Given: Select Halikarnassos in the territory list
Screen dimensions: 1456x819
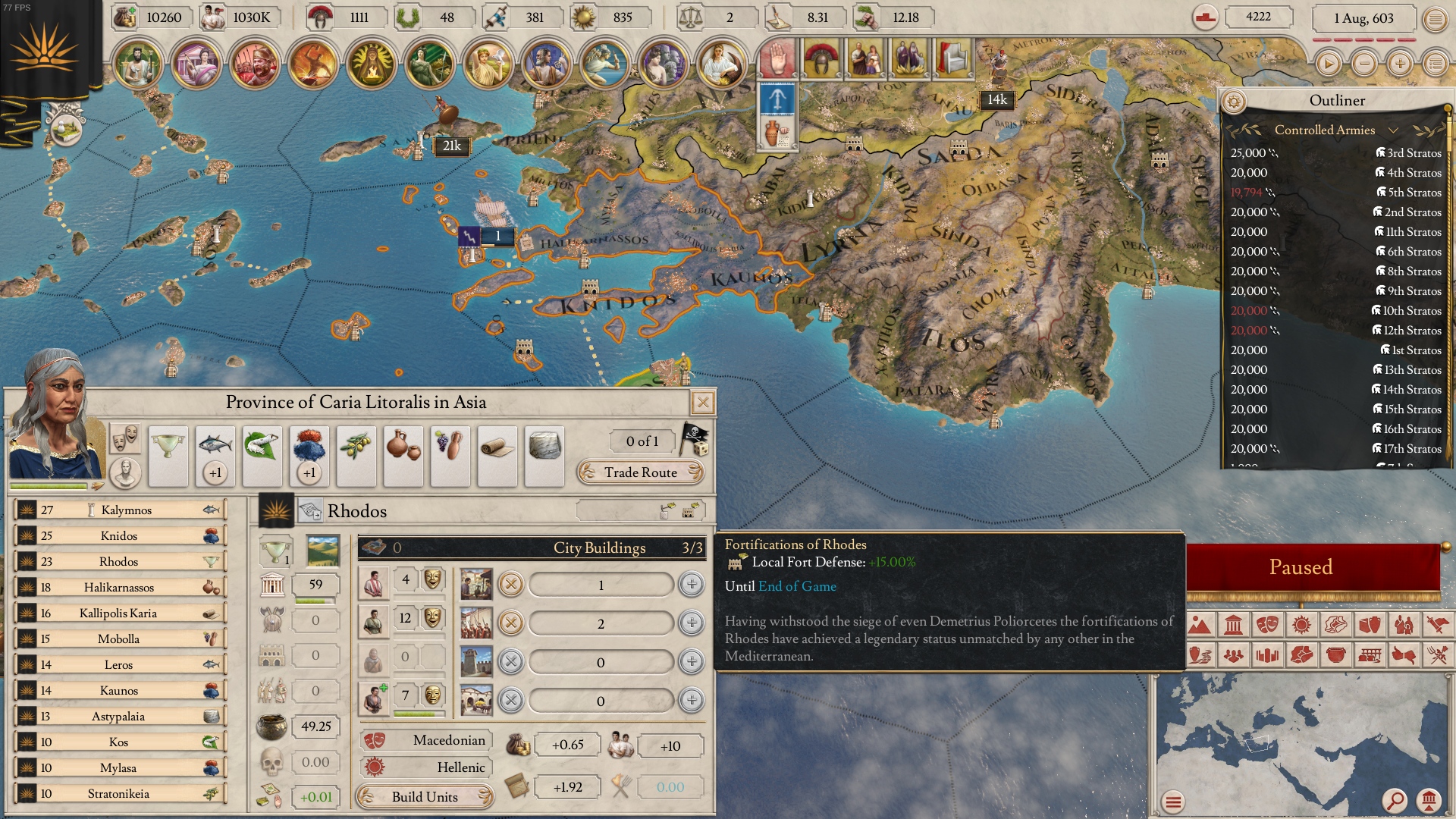Looking at the screenshot, I should (x=120, y=588).
